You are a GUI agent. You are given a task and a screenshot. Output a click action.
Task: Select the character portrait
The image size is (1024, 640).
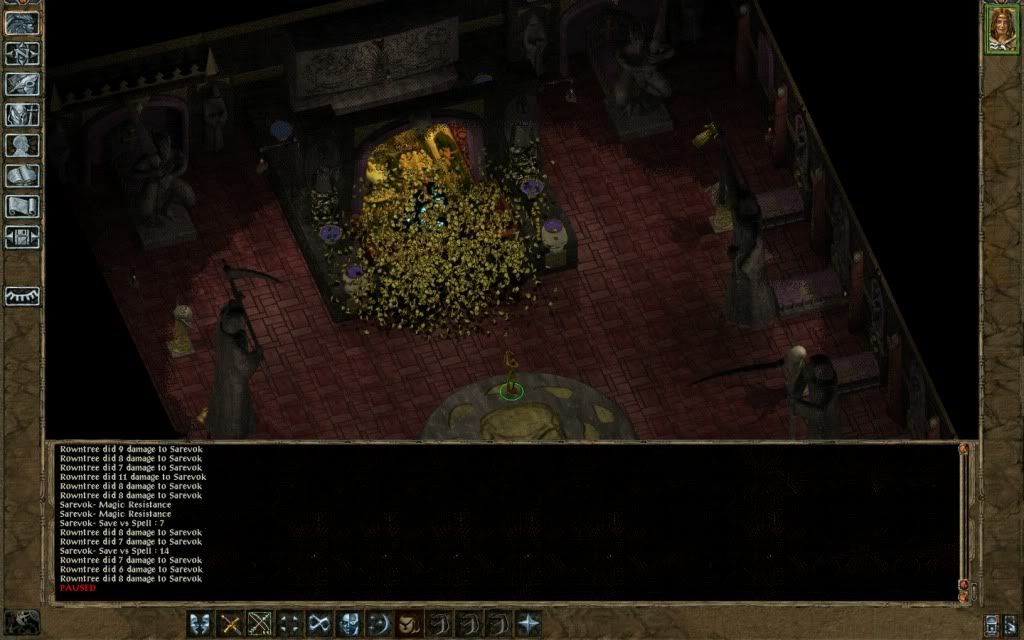[x=1001, y=29]
